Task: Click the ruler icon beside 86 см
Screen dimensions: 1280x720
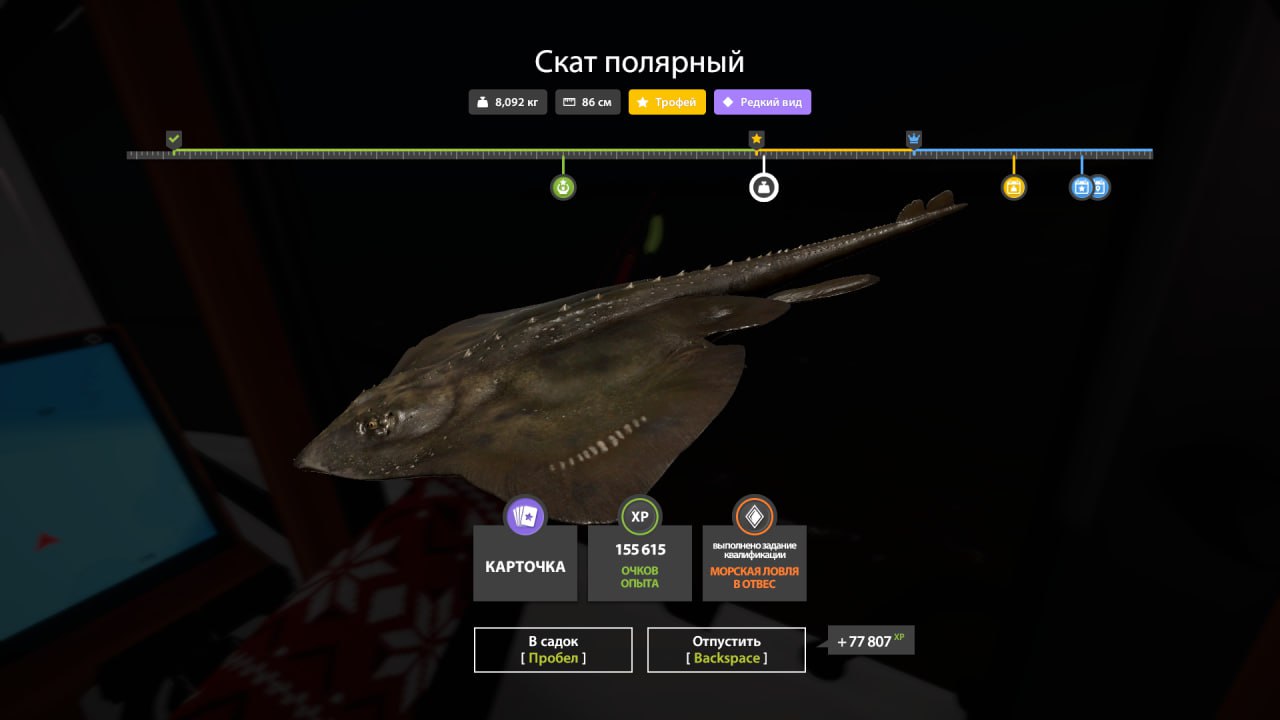Action: [x=570, y=101]
